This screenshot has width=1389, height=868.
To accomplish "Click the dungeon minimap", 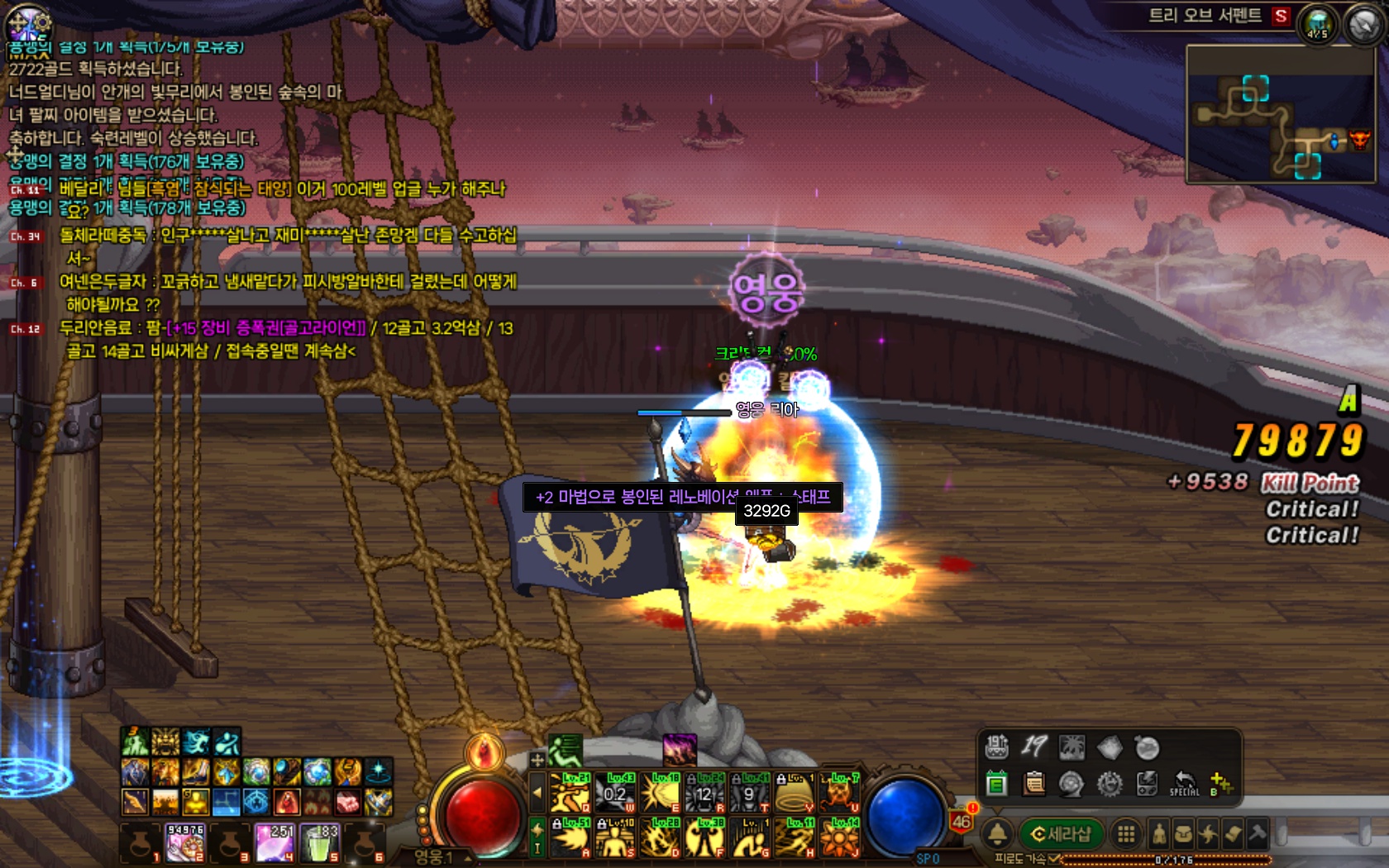I will click(1280, 114).
